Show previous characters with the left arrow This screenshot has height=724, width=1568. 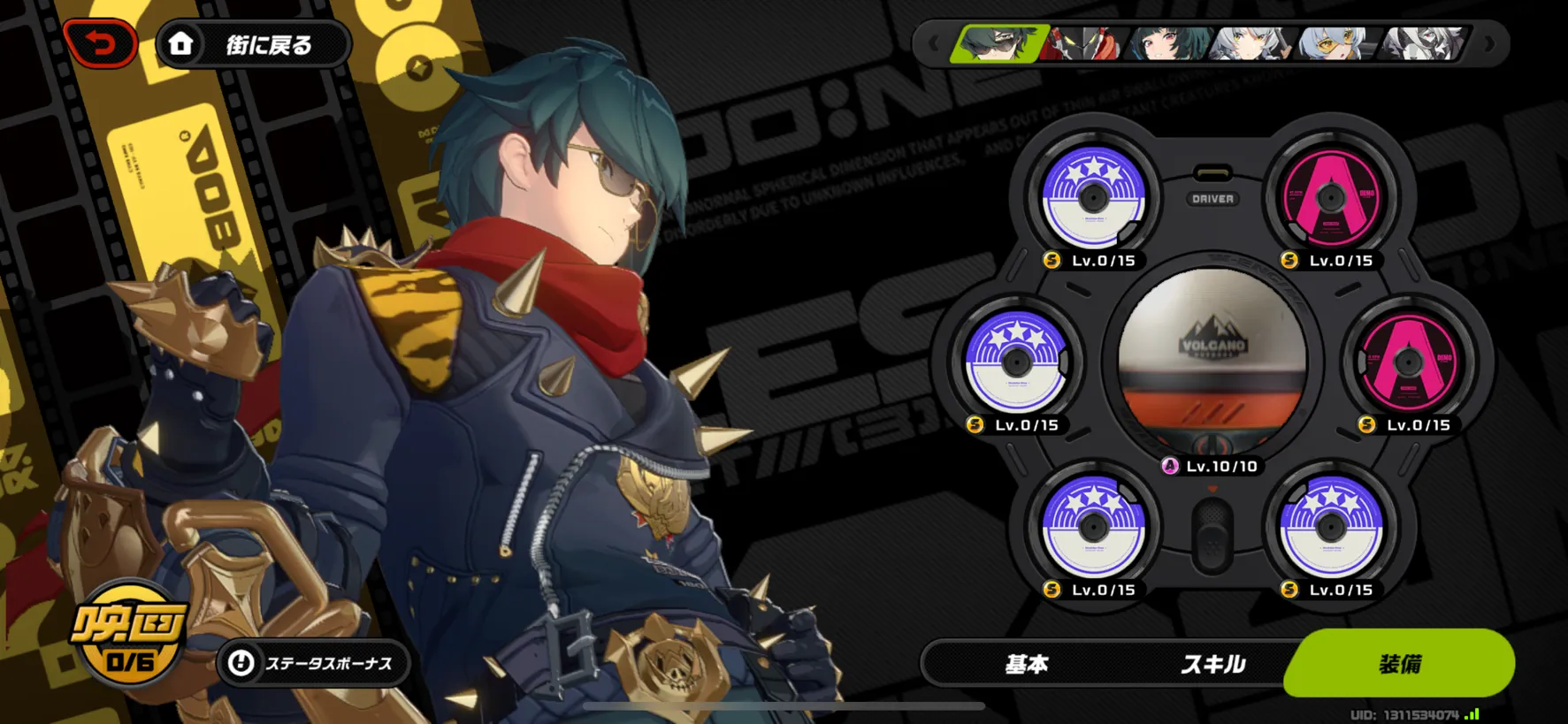[934, 43]
